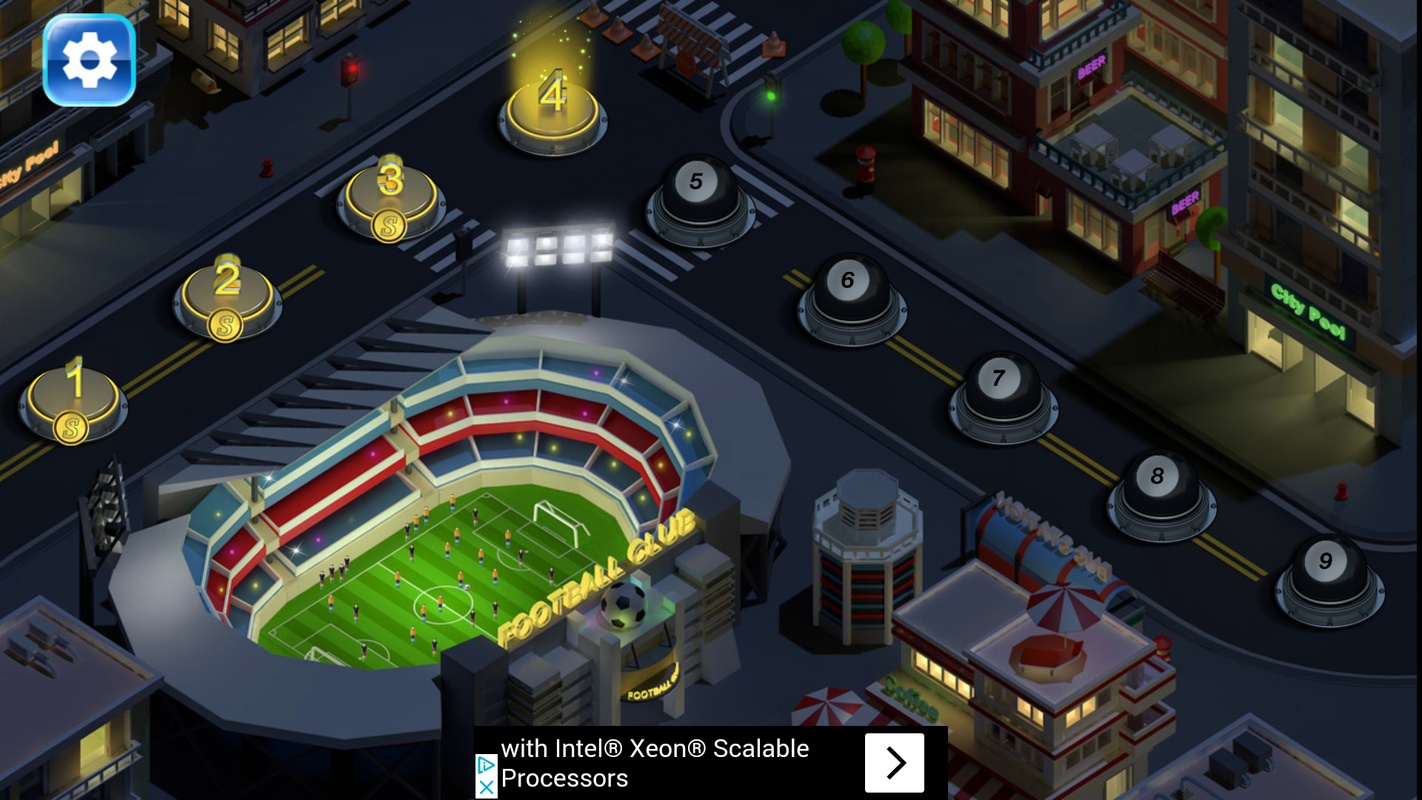Pick the 6-ball level node

click(851, 296)
